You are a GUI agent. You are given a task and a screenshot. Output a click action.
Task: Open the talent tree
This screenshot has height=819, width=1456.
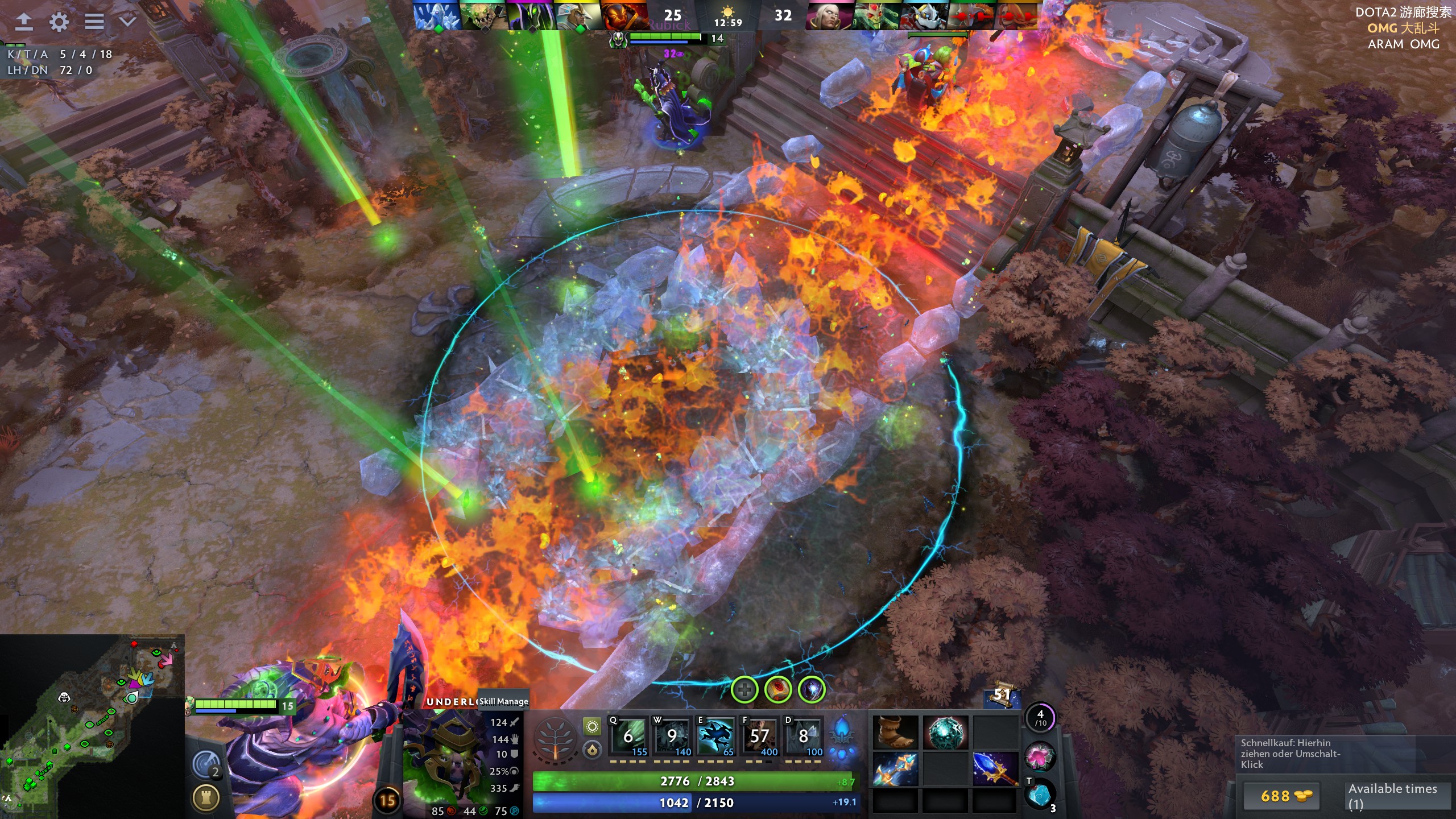coord(555,738)
